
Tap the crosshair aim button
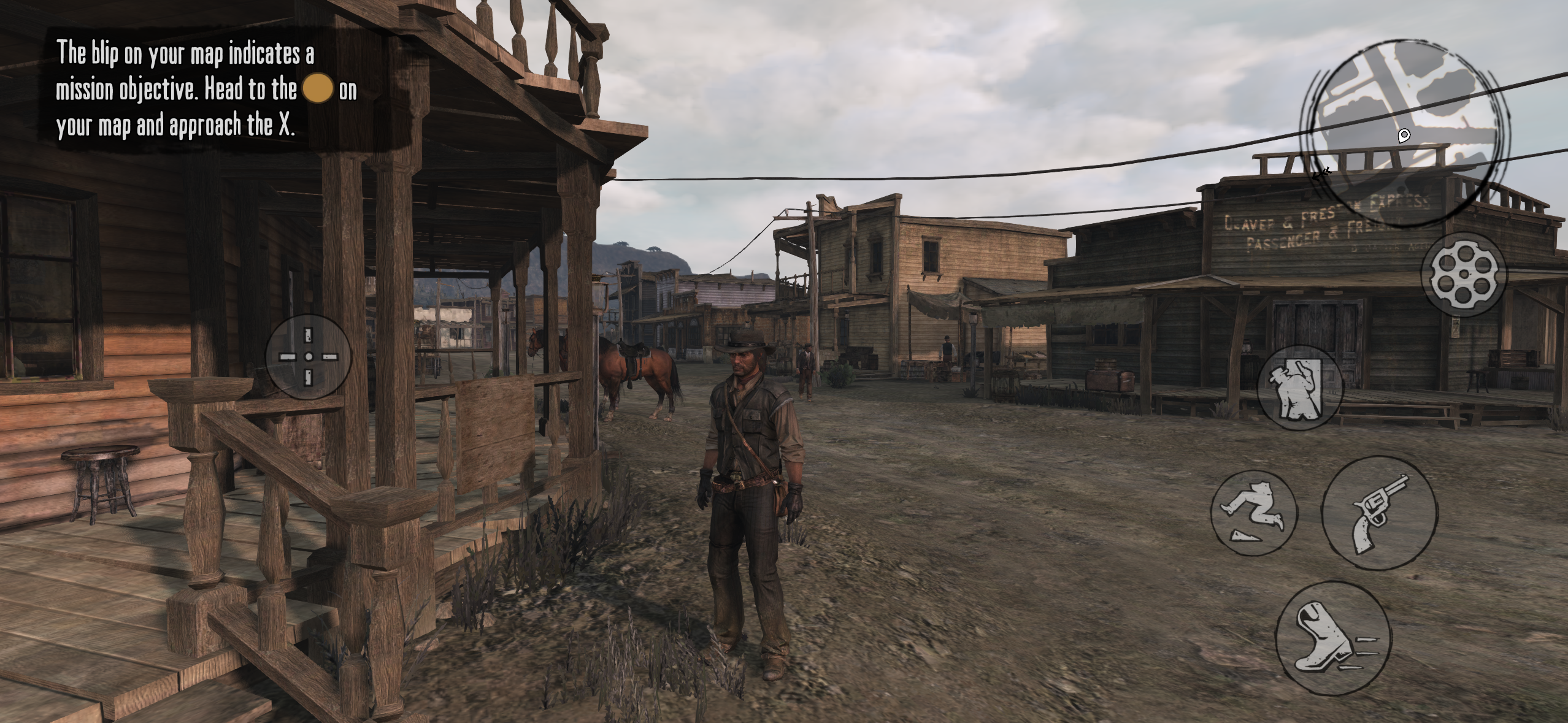[309, 357]
